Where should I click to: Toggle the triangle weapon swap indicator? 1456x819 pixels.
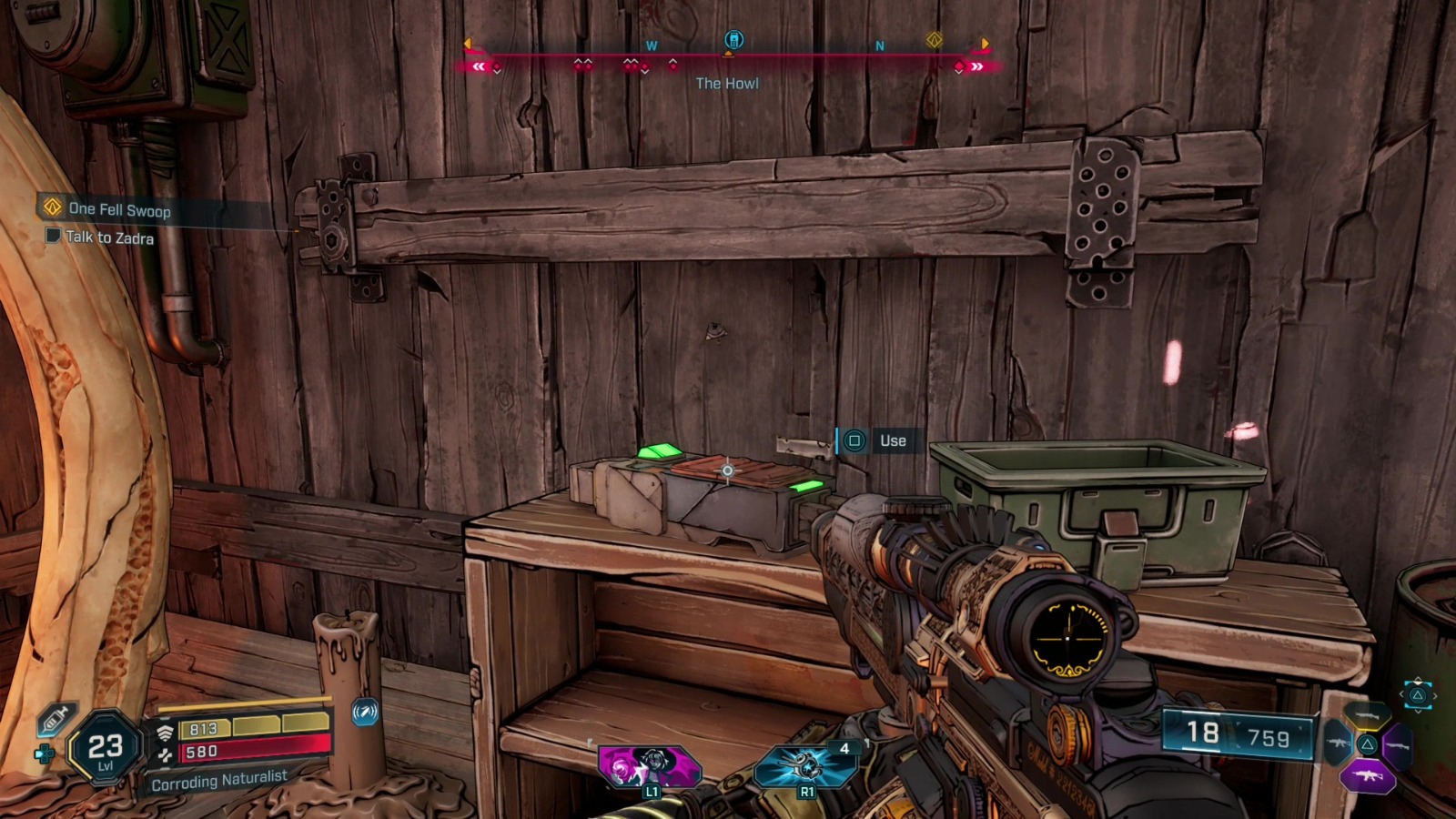point(1418,695)
